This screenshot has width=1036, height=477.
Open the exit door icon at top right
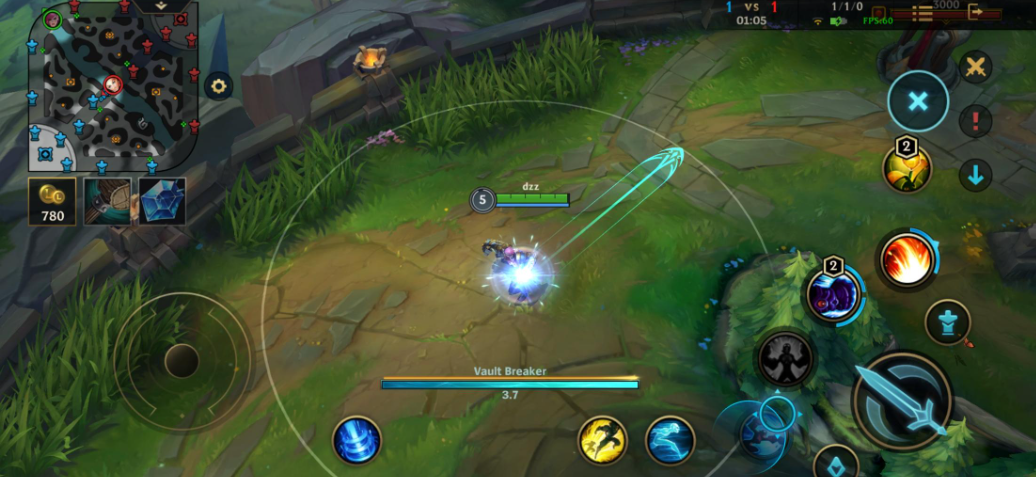(1003, 13)
